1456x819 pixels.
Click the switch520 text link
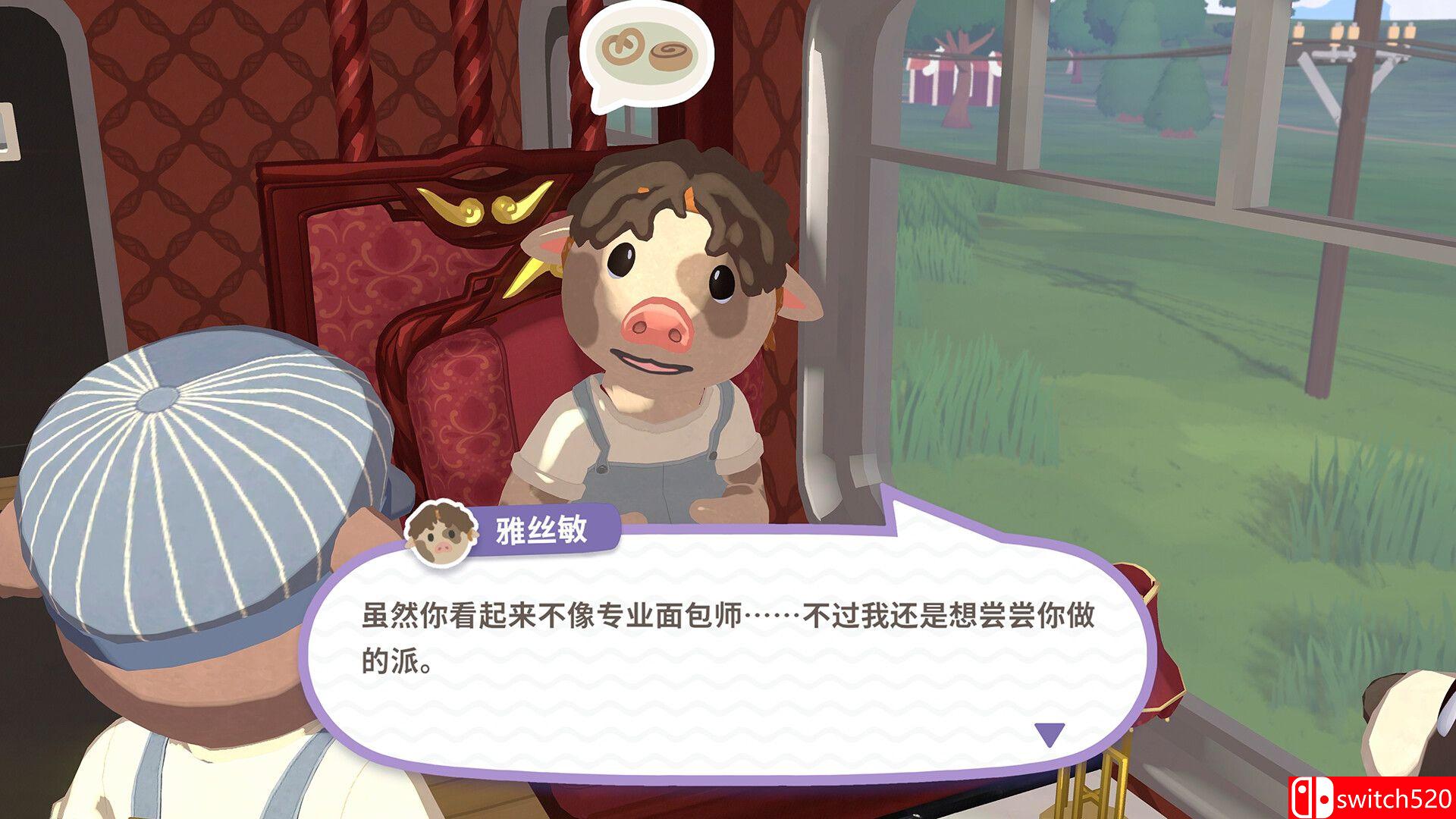[x=1395, y=800]
